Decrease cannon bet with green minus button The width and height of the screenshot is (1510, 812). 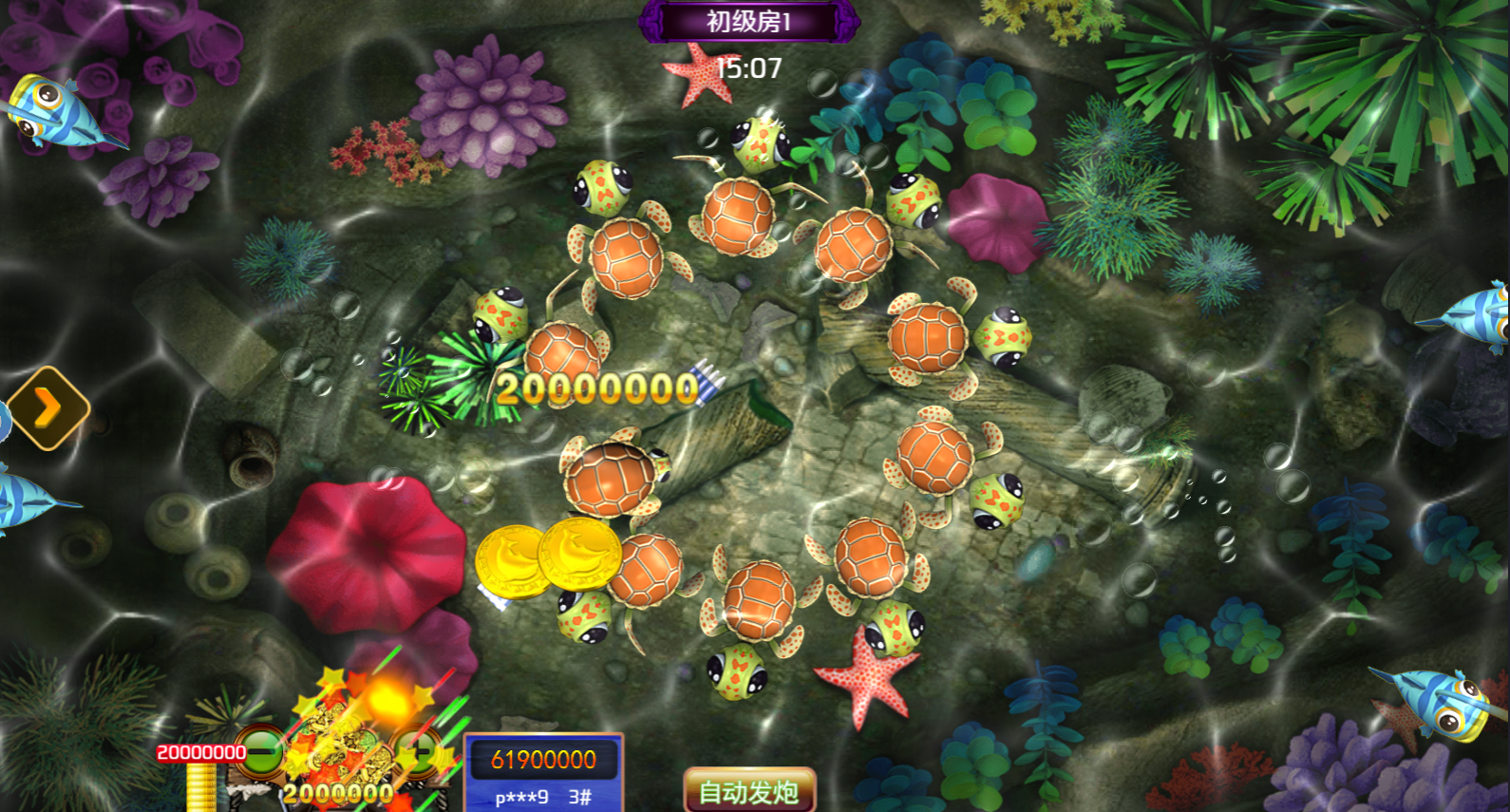tap(259, 752)
